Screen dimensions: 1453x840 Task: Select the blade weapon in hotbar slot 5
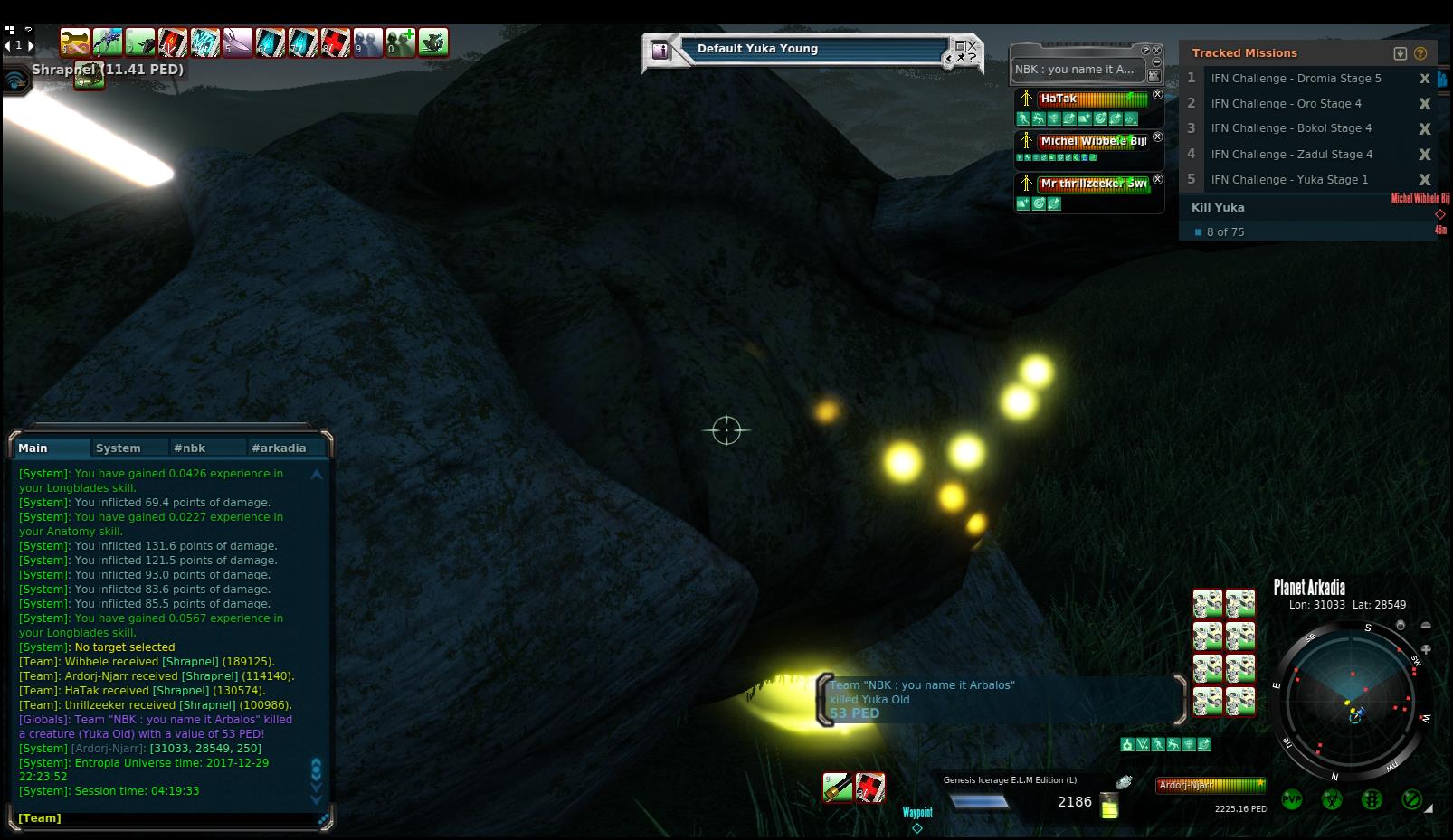(x=237, y=42)
